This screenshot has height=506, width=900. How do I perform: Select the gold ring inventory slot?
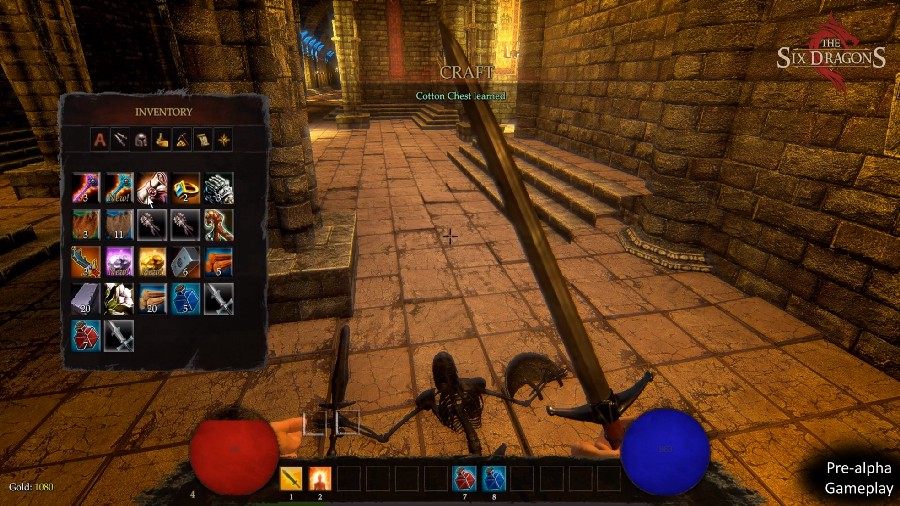(185, 187)
